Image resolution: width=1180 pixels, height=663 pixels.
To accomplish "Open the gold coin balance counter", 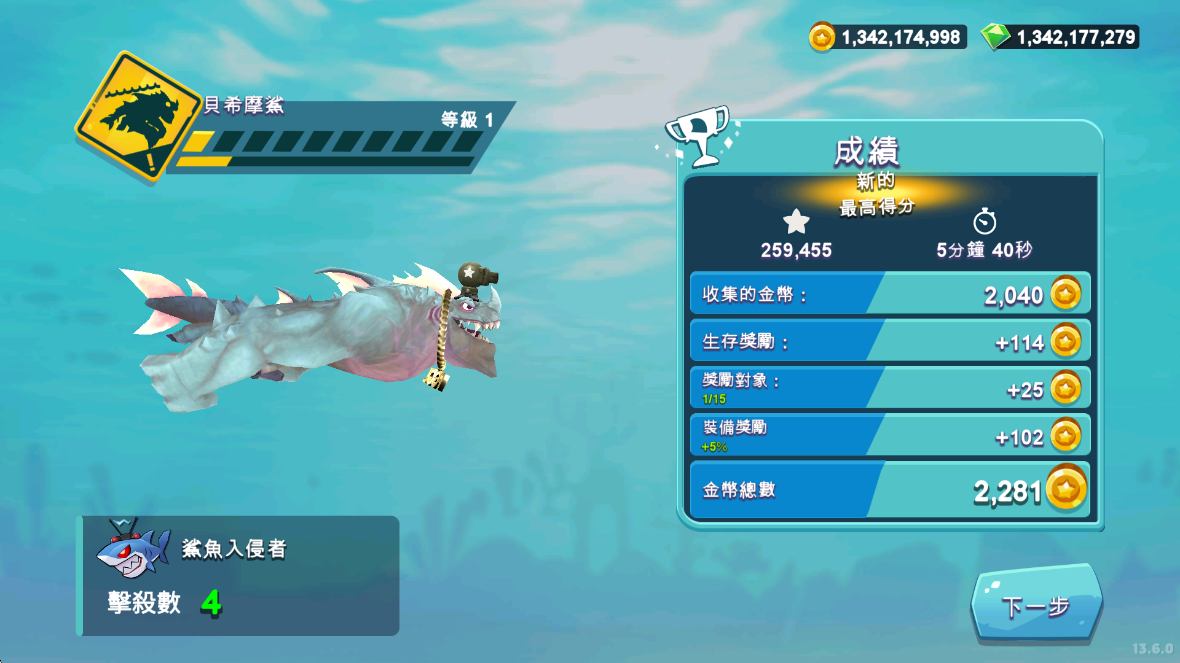I will click(888, 38).
